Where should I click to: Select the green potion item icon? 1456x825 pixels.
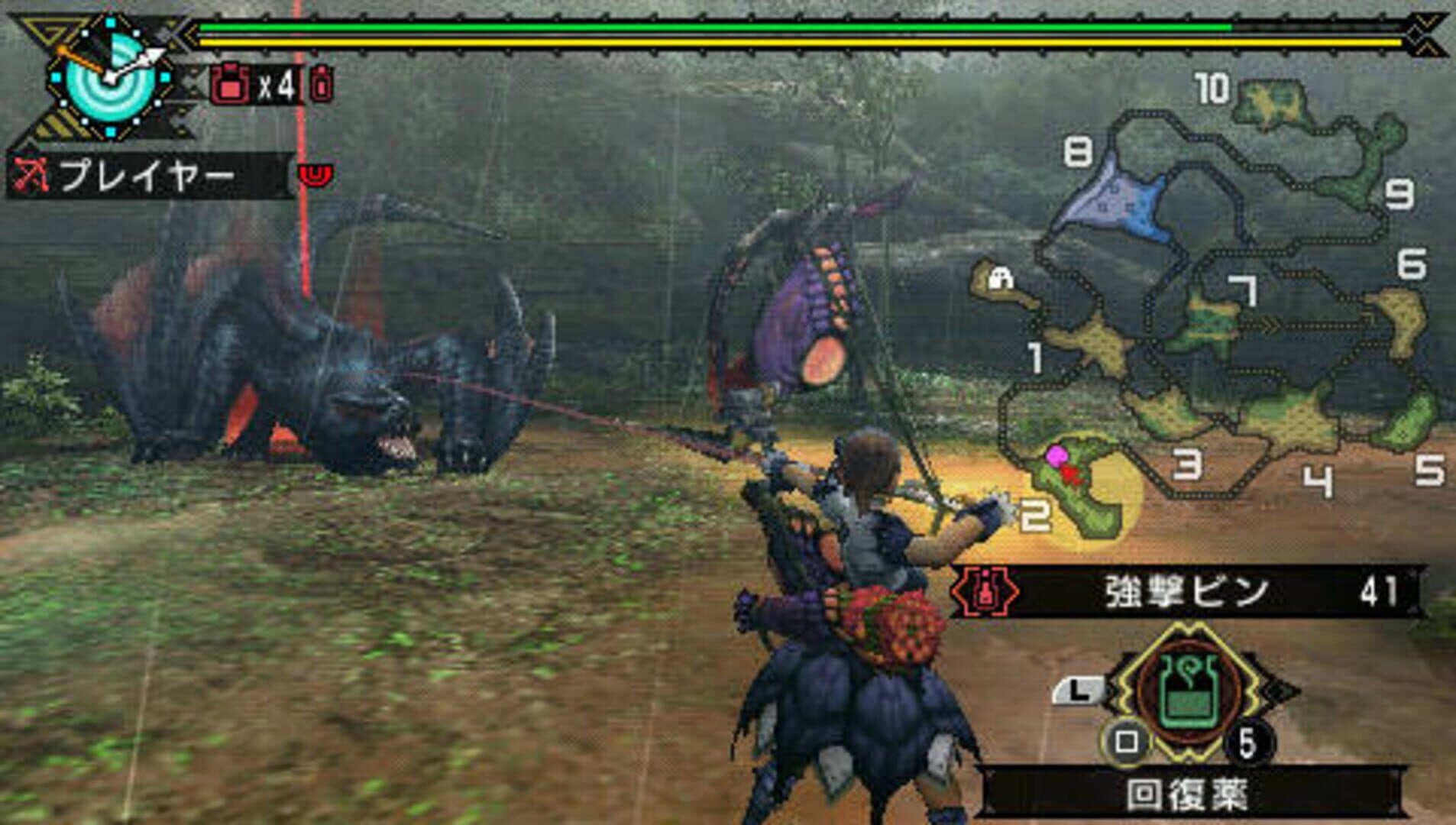1188,694
